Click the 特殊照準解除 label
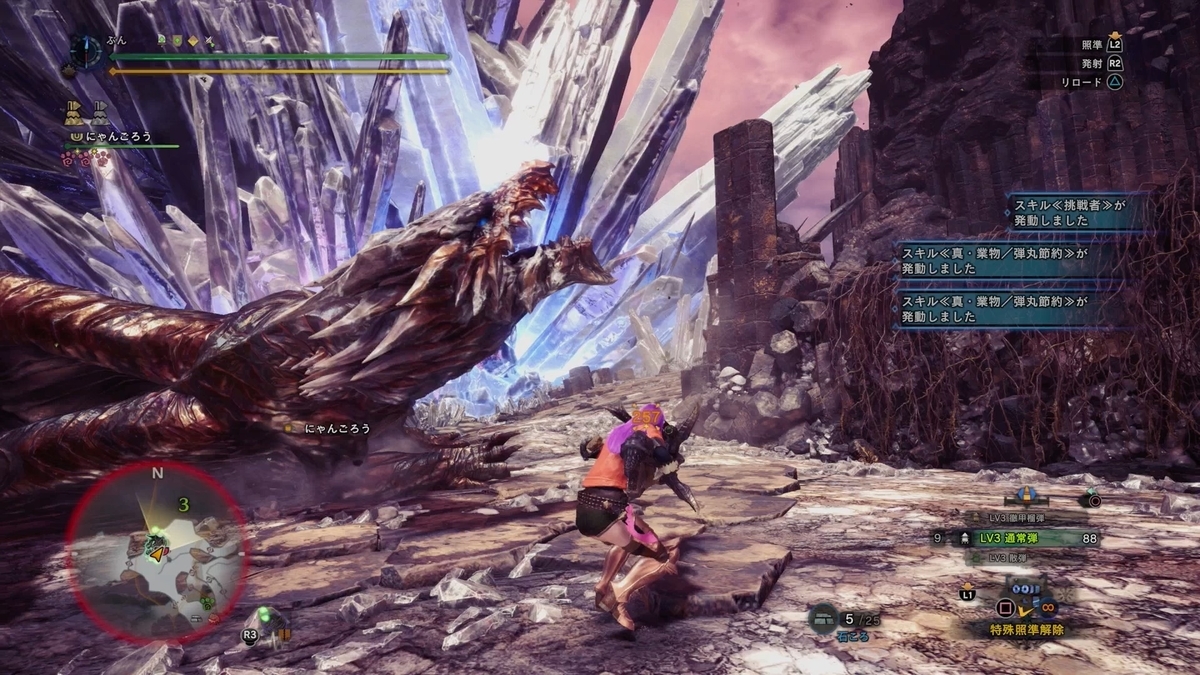1200x675 pixels. (x=1028, y=630)
